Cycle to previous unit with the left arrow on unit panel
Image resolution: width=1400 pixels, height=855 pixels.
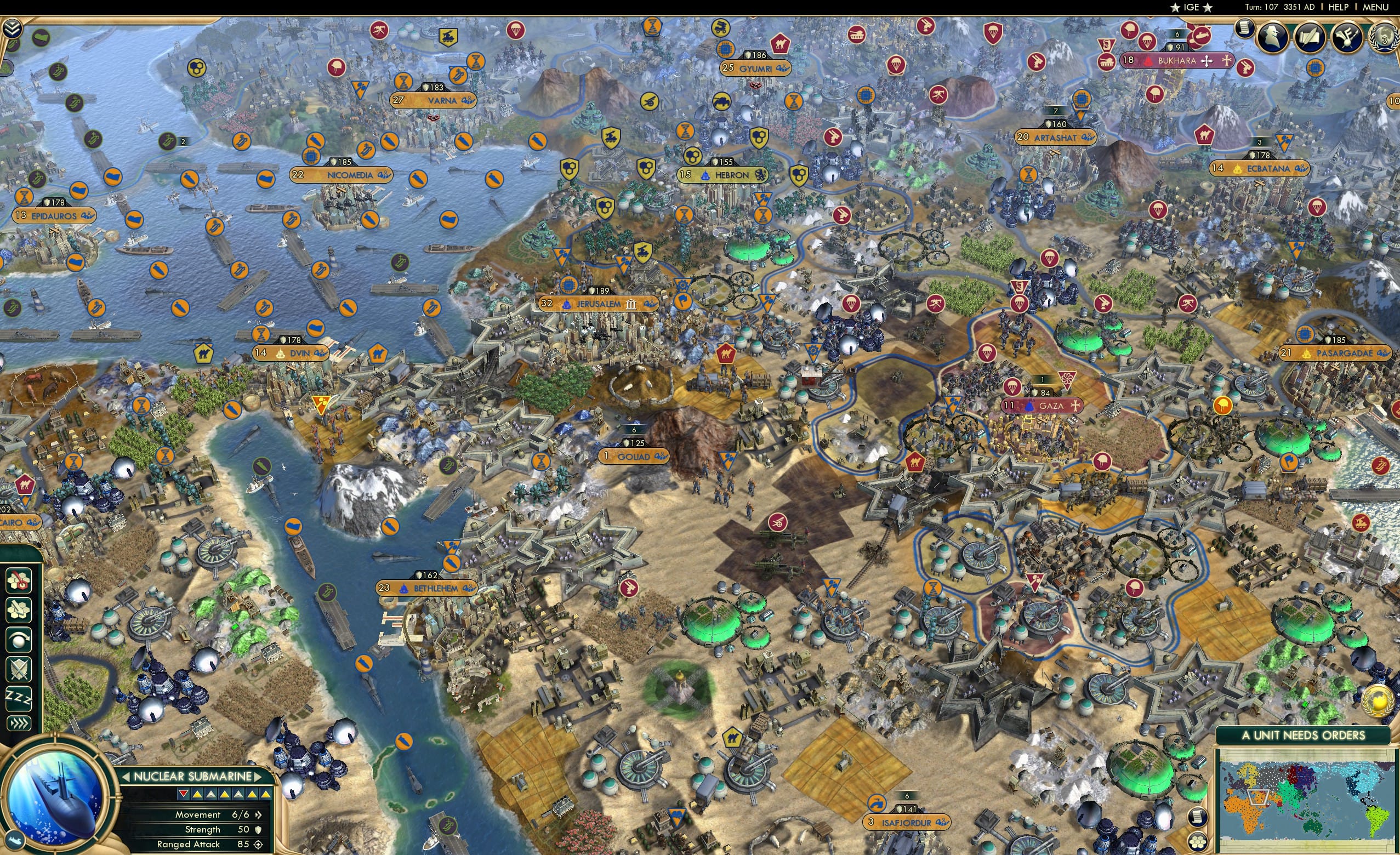click(x=126, y=777)
